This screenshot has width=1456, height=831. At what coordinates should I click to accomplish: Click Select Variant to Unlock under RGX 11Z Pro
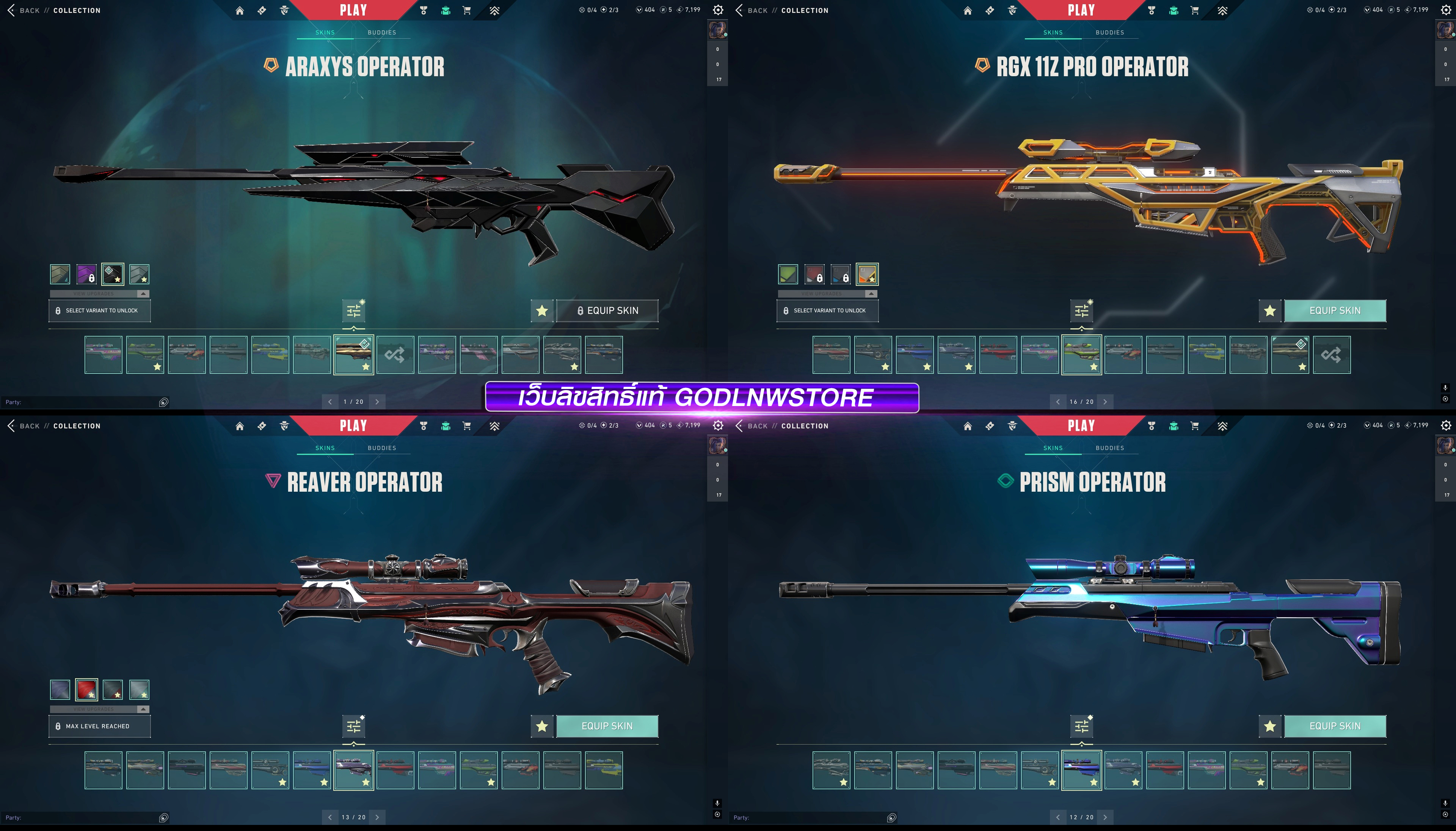pos(827,310)
